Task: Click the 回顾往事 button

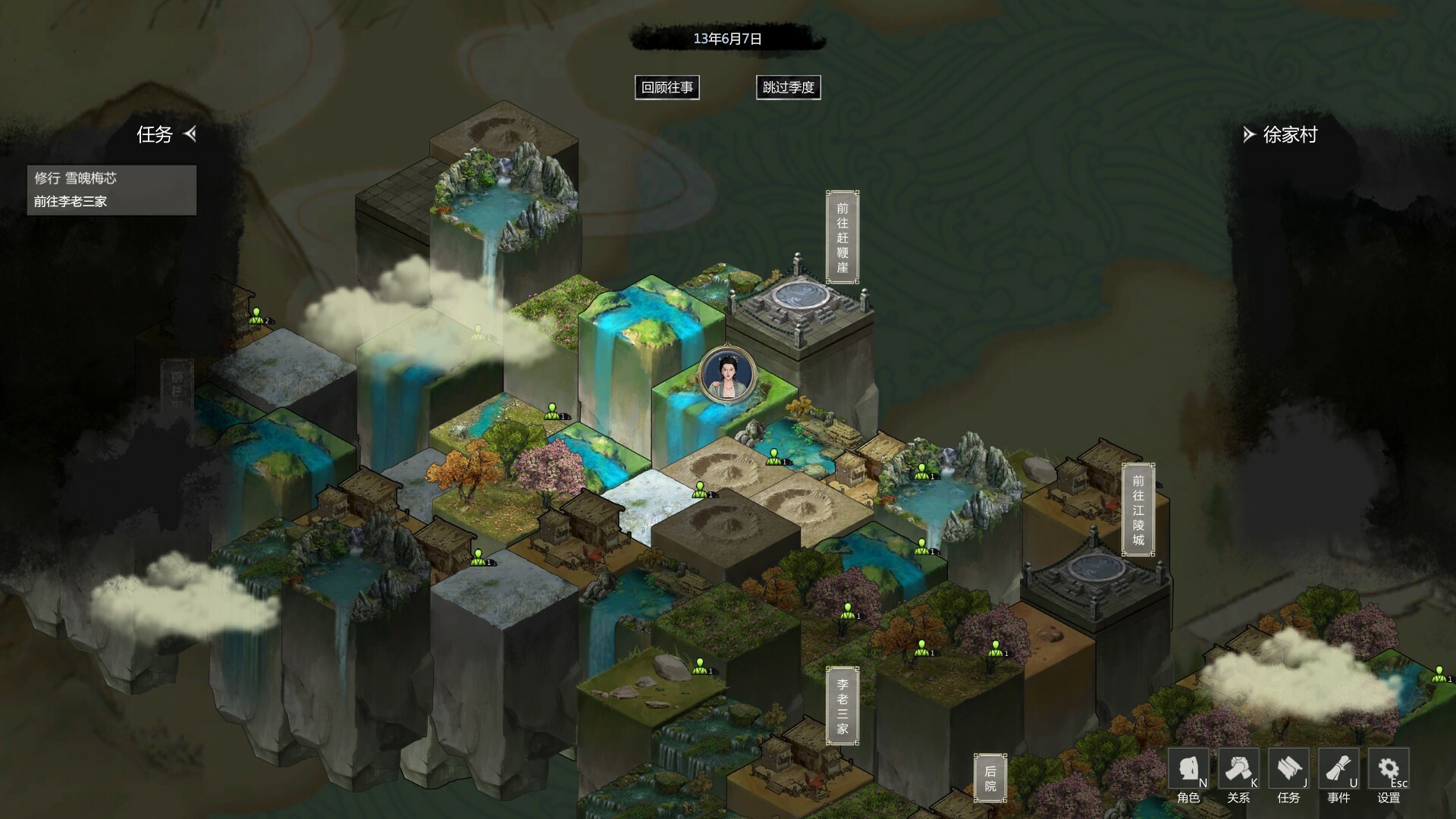Action: click(667, 87)
